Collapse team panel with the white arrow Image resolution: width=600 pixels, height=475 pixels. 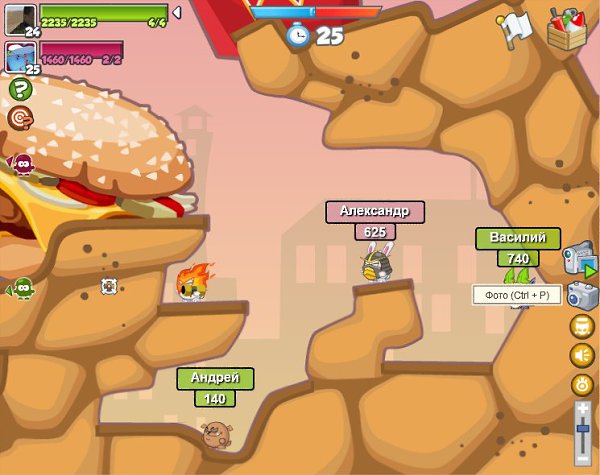(177, 13)
